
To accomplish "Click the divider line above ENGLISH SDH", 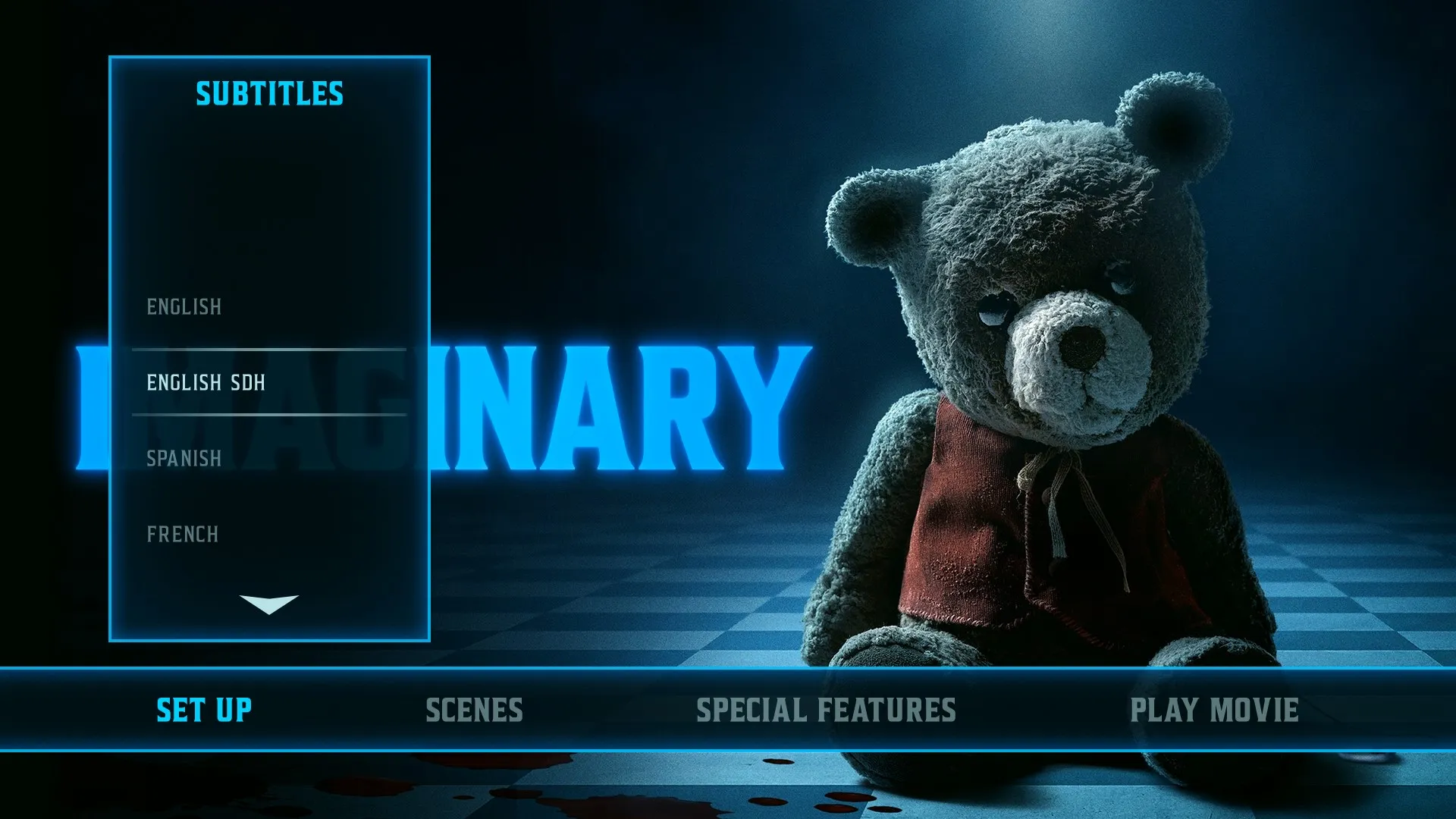I will tap(269, 347).
